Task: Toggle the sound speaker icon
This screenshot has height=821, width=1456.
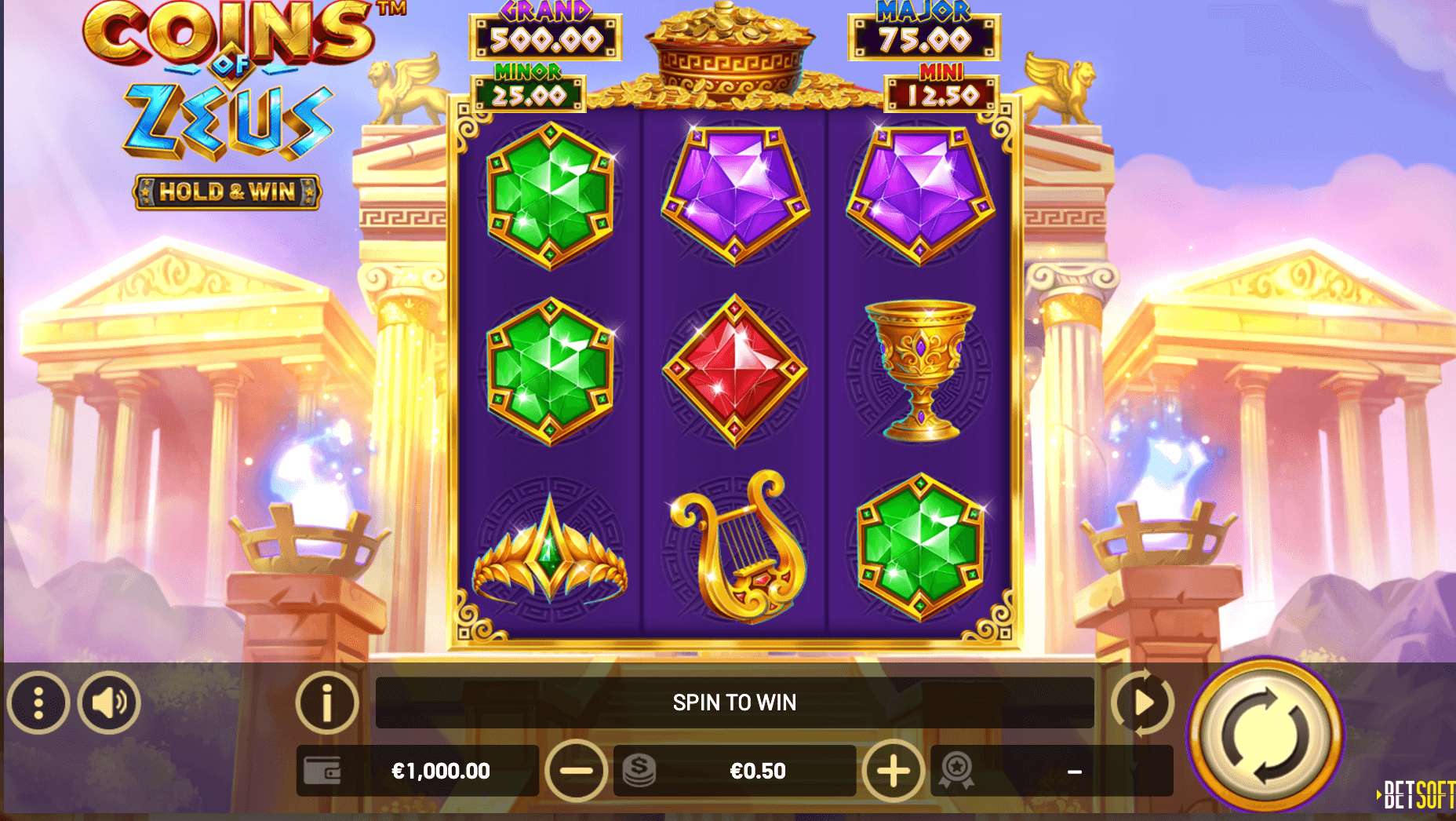Action: [109, 702]
